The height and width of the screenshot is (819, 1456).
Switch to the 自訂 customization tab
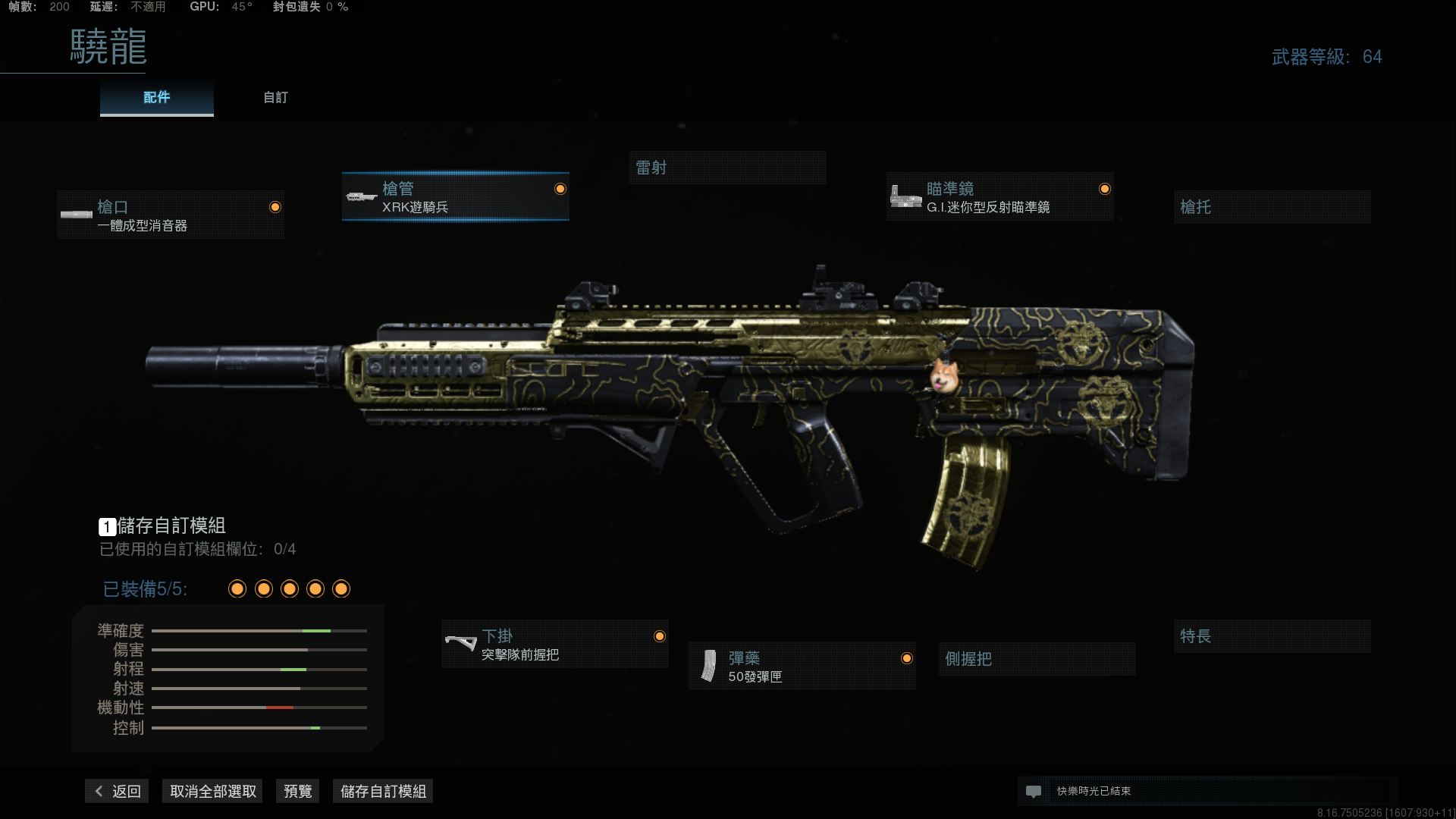click(x=275, y=97)
